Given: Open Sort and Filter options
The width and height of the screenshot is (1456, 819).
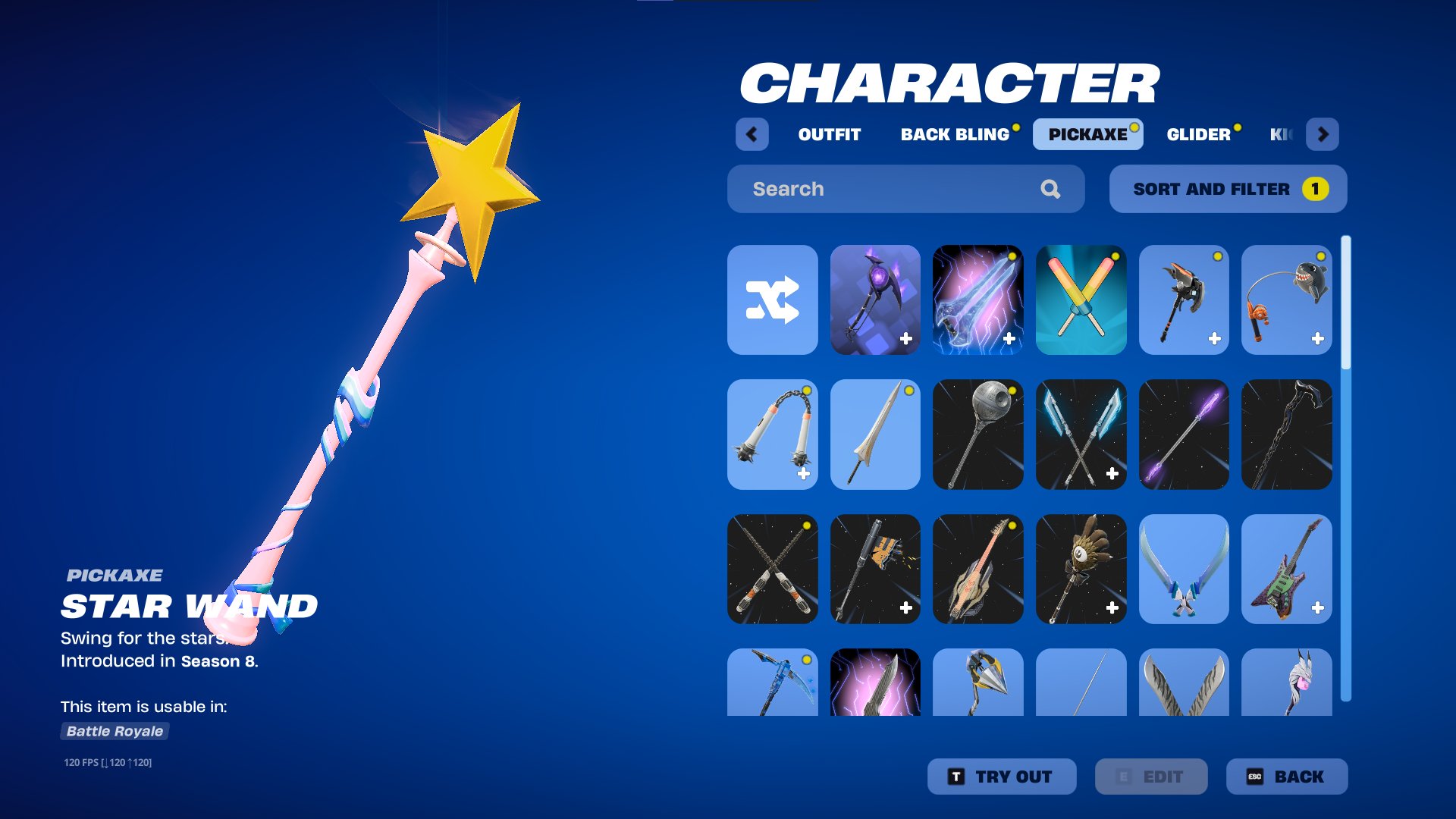Looking at the screenshot, I should [x=1227, y=189].
